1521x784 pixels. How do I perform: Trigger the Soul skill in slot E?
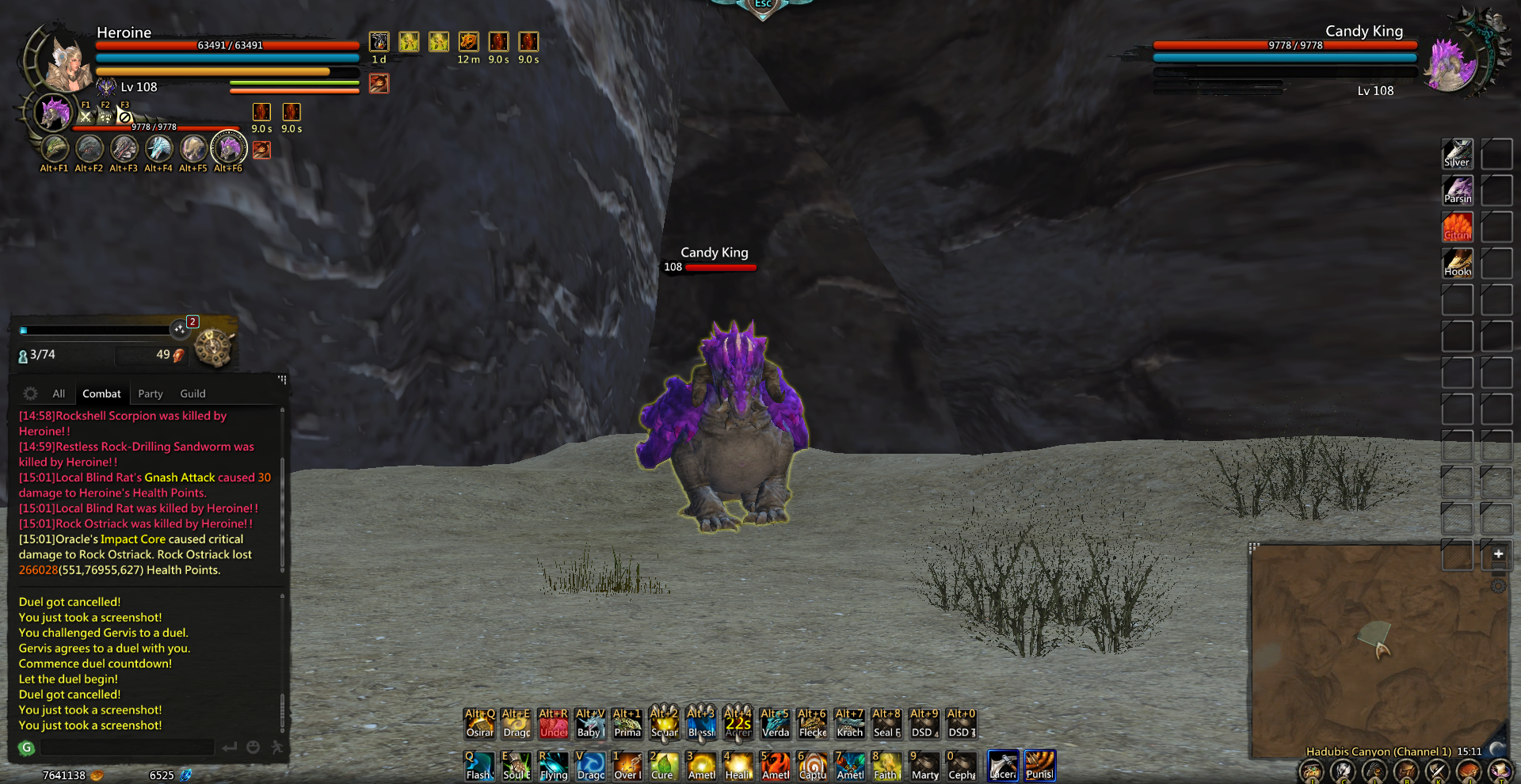tap(517, 766)
